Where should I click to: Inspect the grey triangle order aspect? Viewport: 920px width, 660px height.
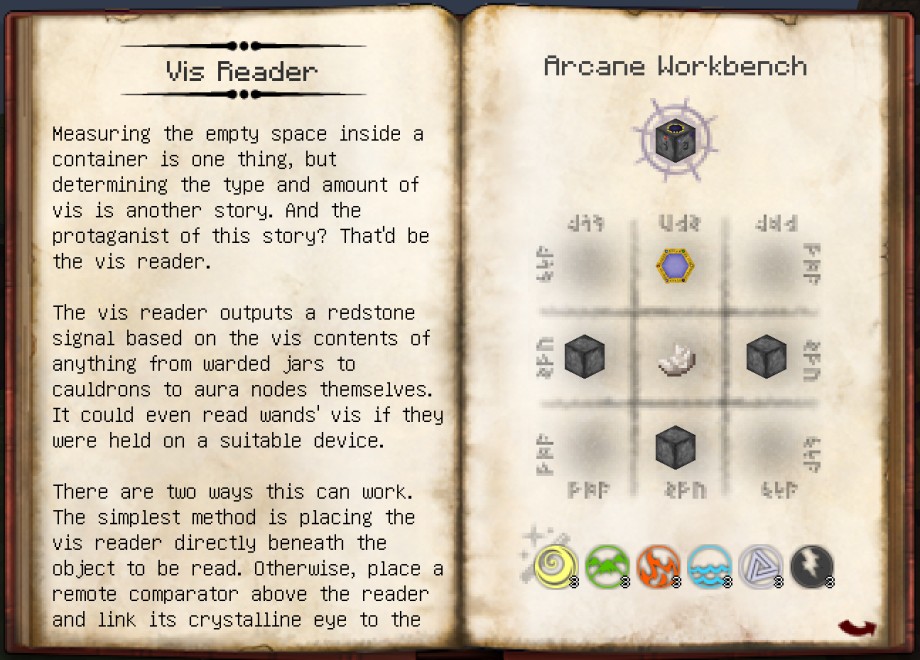(760, 566)
